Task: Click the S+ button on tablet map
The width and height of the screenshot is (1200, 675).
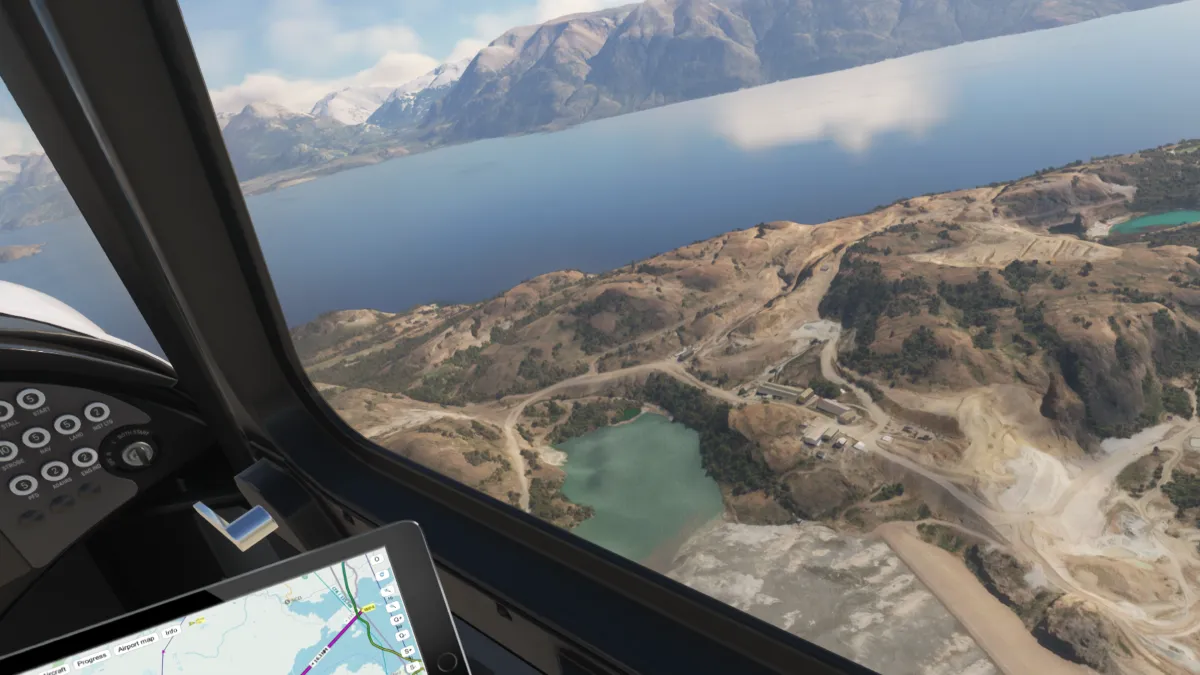Action: (x=407, y=652)
